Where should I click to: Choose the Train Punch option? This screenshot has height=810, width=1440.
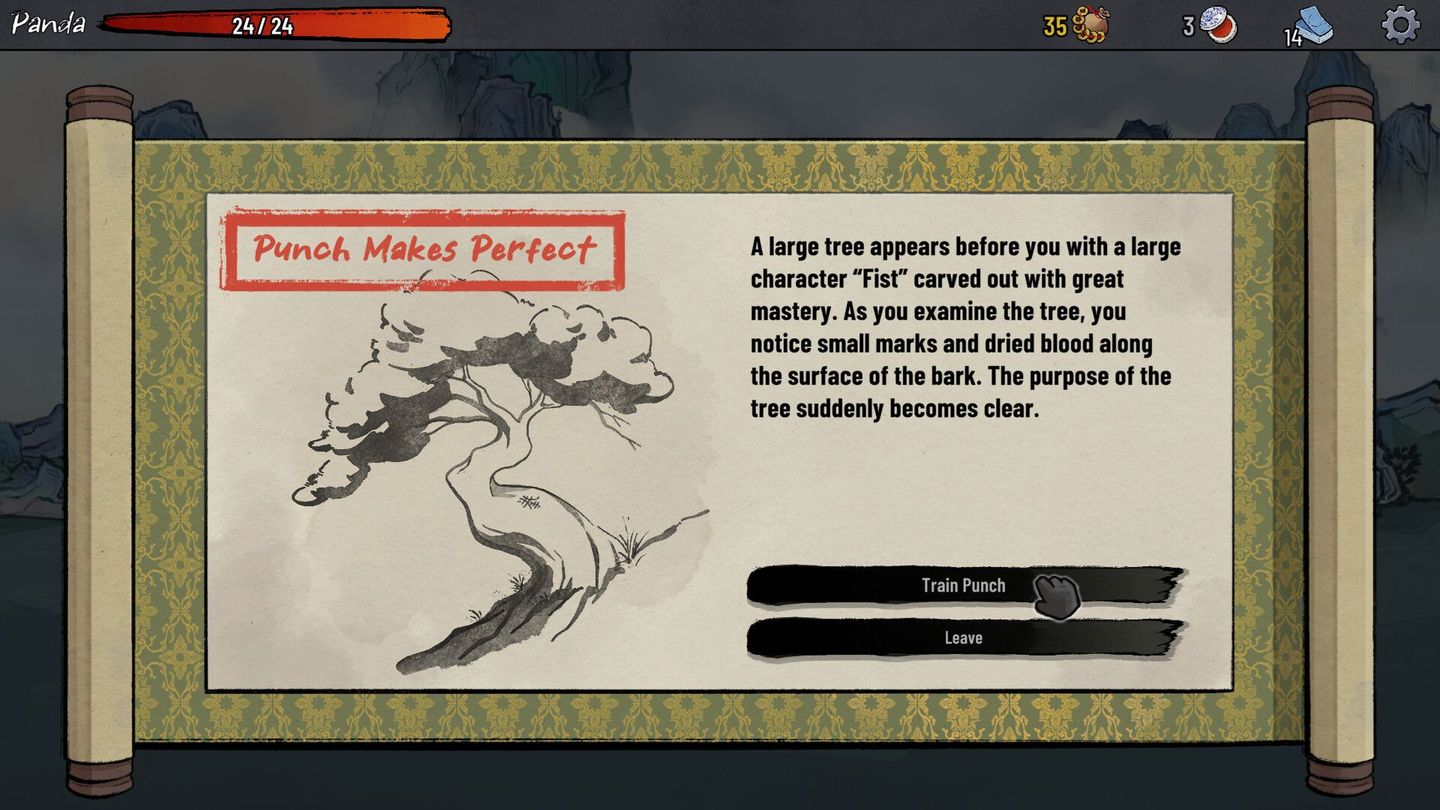point(965,586)
